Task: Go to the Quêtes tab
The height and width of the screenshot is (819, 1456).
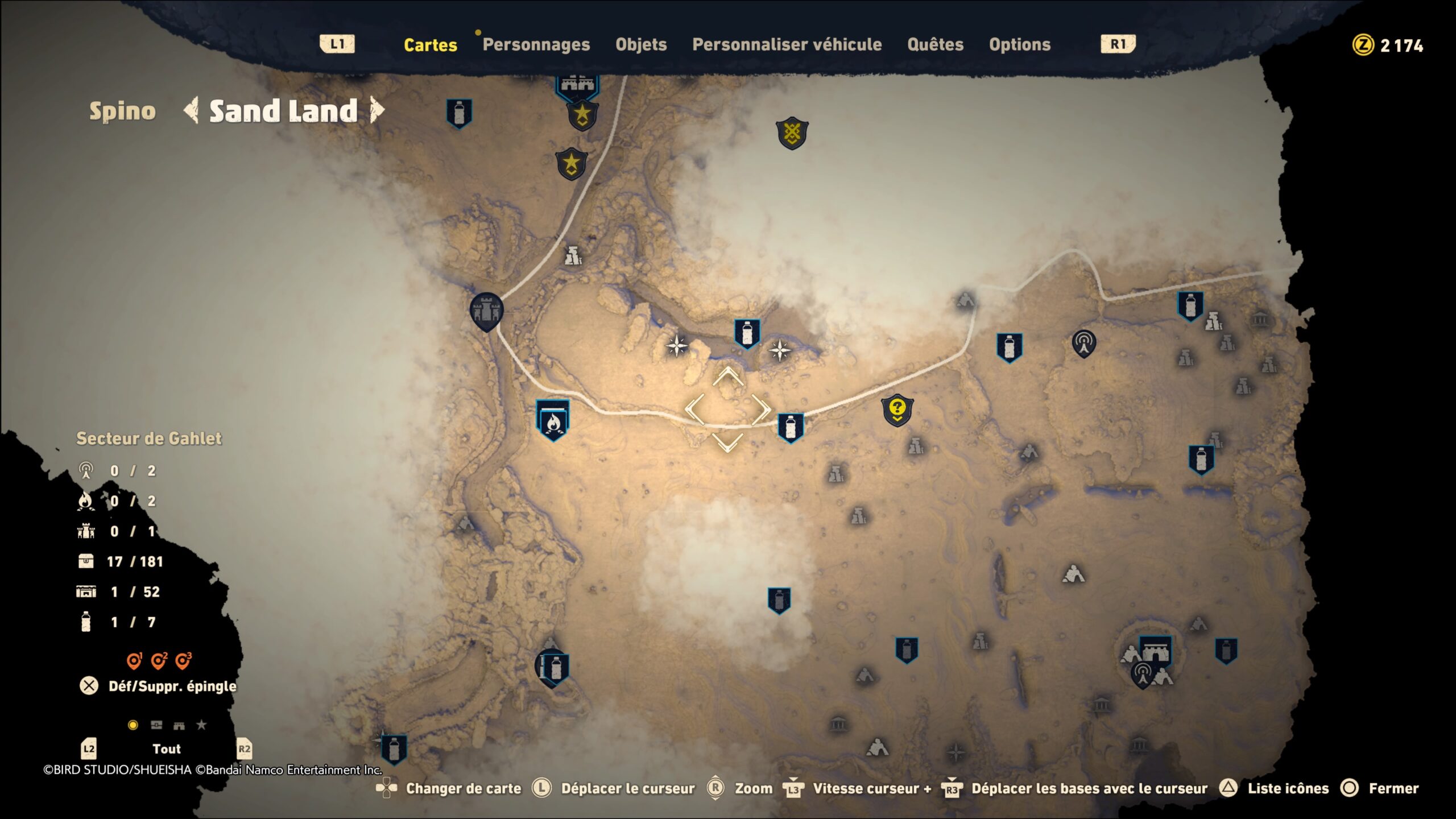Action: tap(935, 44)
